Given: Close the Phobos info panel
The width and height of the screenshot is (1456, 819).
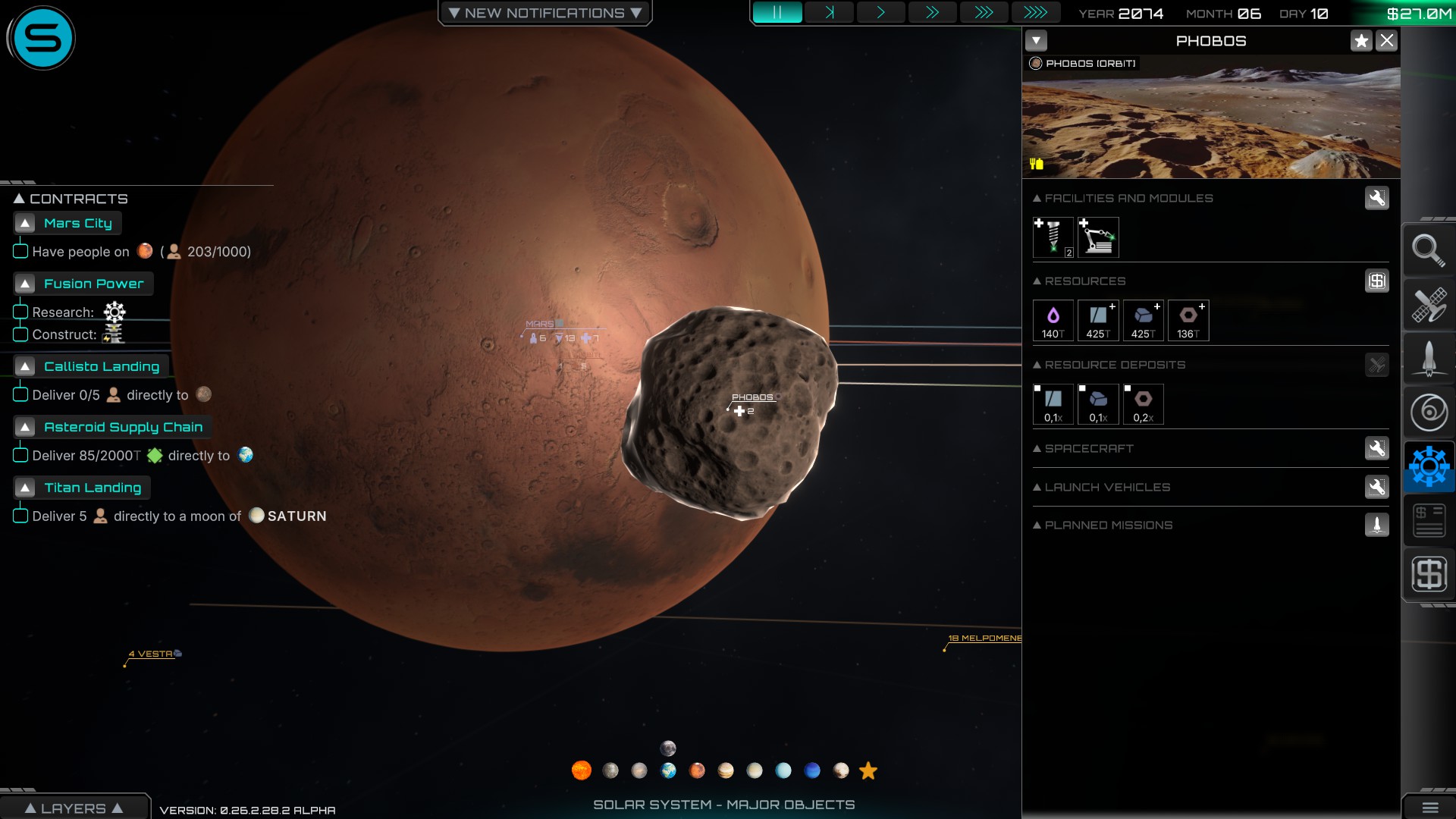Looking at the screenshot, I should (x=1387, y=41).
